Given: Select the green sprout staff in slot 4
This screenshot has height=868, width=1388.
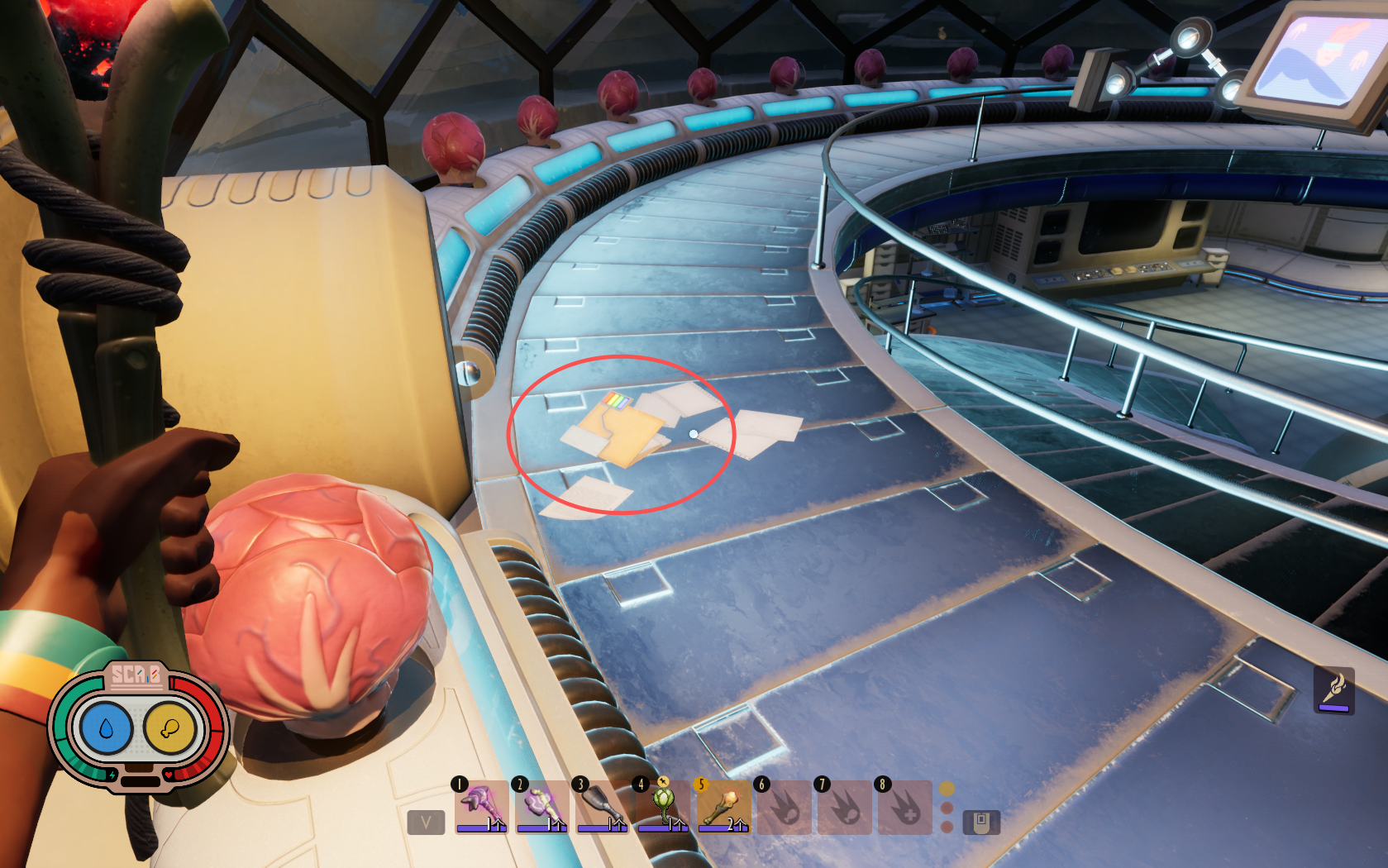Looking at the screenshot, I should (663, 806).
